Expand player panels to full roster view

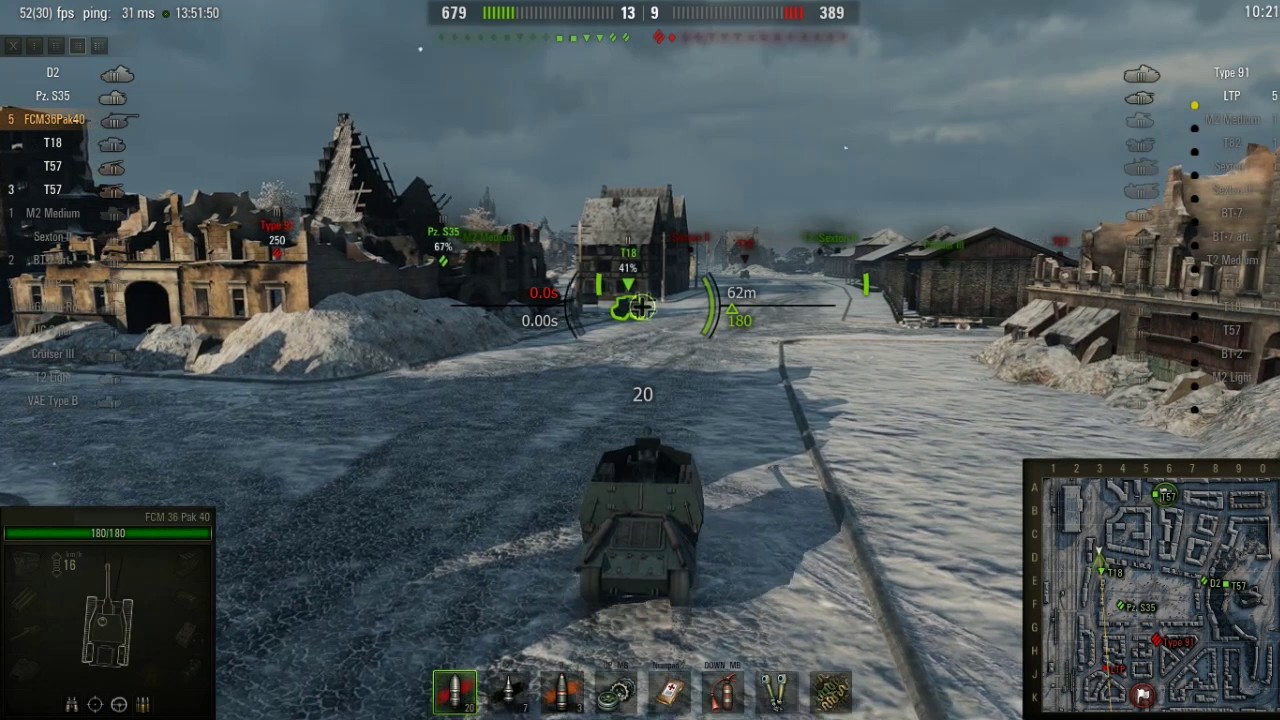(97, 45)
